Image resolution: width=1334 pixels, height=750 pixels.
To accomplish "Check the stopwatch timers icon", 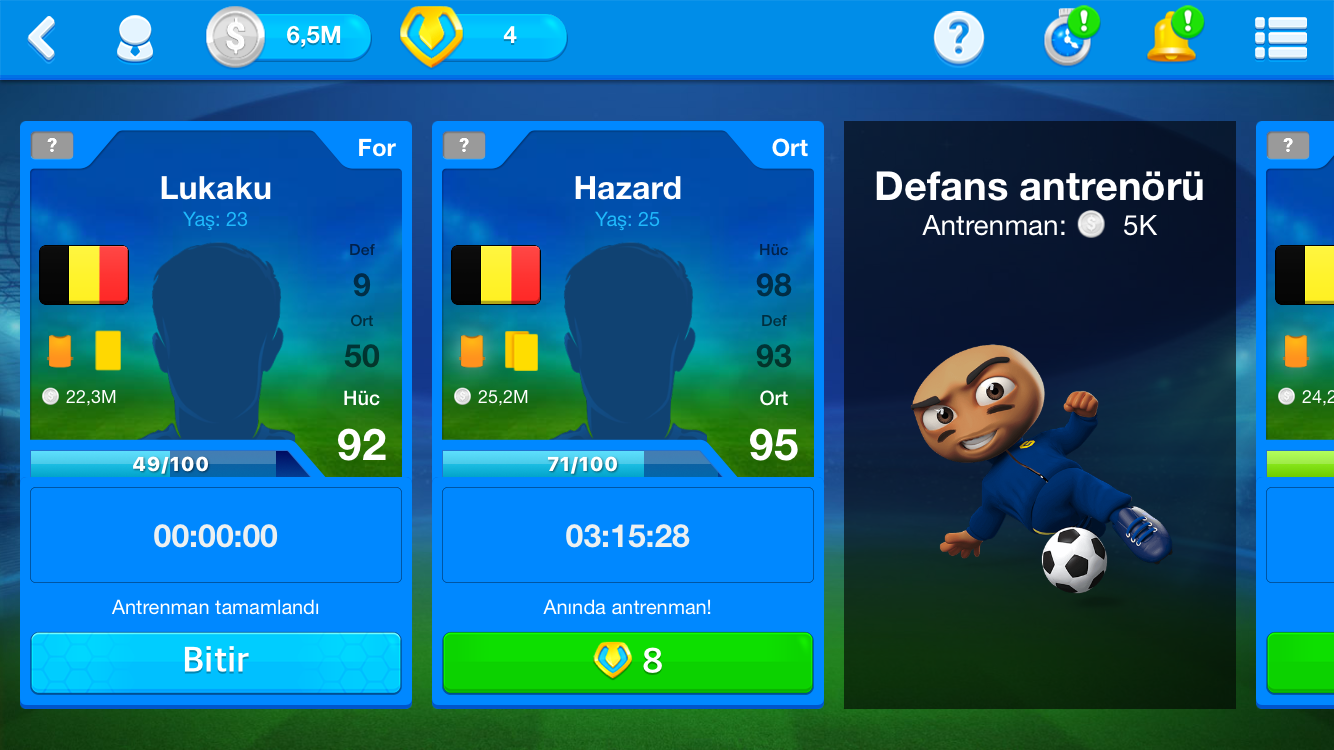I will coord(1068,39).
